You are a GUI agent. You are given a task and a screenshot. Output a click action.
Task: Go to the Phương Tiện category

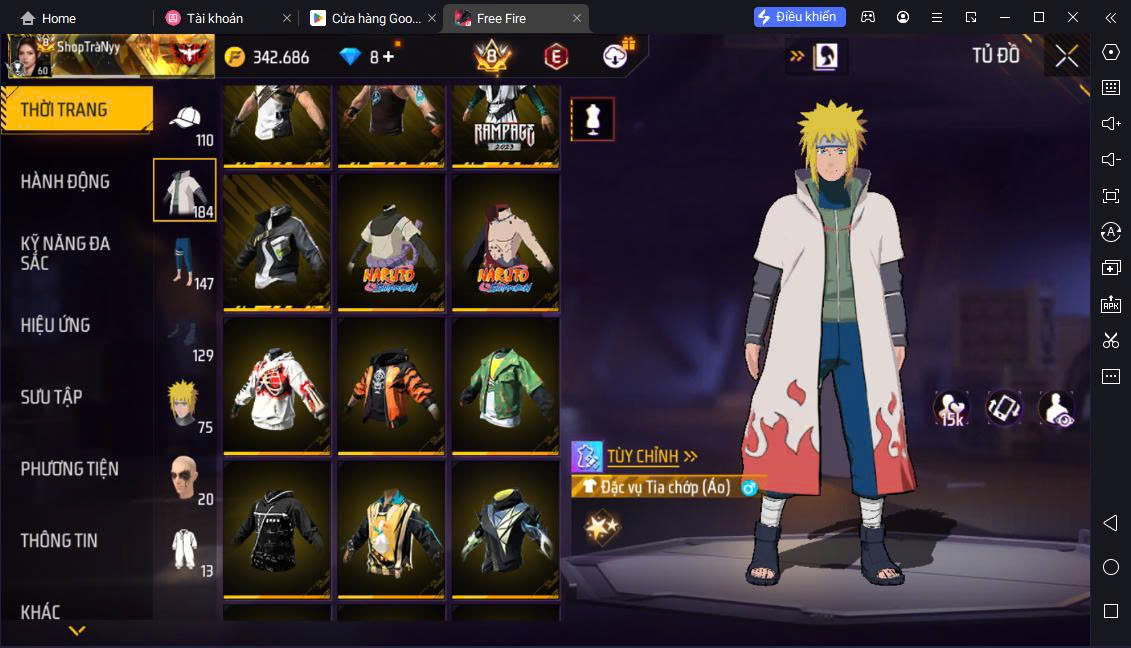70,469
